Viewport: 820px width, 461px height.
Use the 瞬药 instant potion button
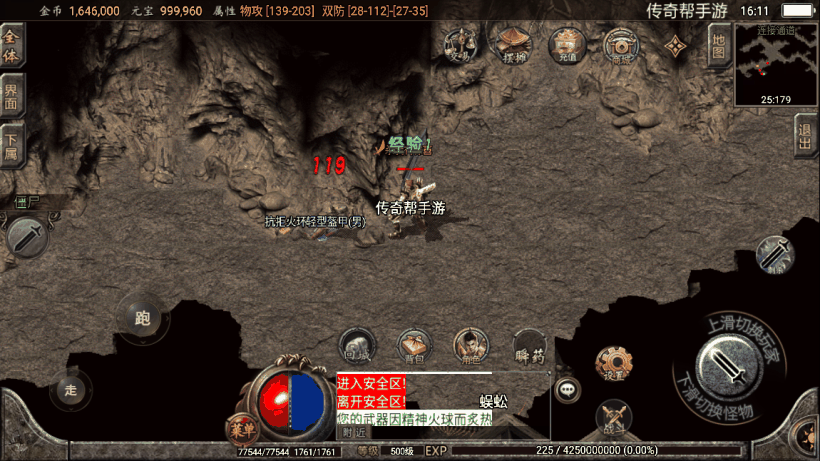529,347
